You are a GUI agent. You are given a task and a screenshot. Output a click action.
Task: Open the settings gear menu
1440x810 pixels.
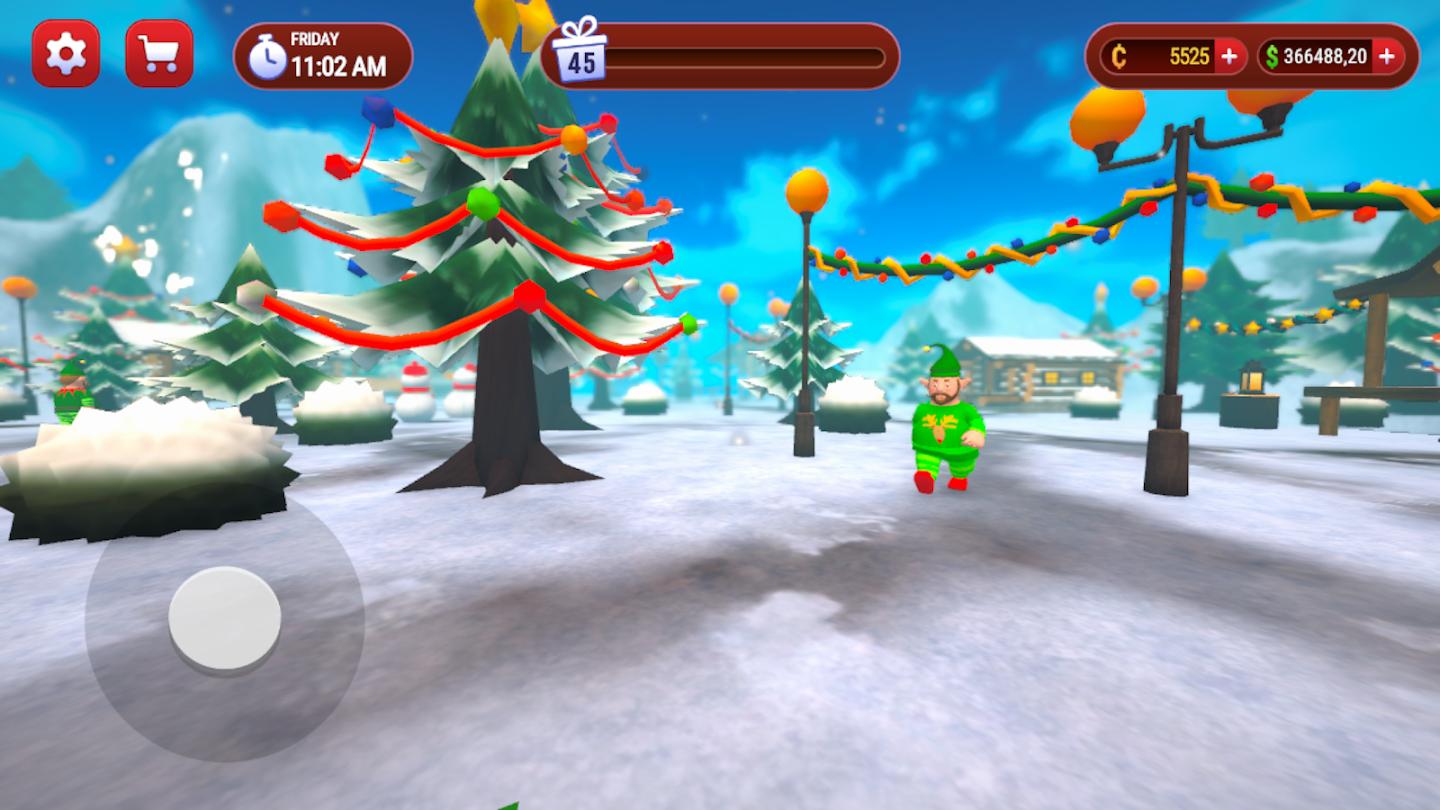(x=66, y=53)
